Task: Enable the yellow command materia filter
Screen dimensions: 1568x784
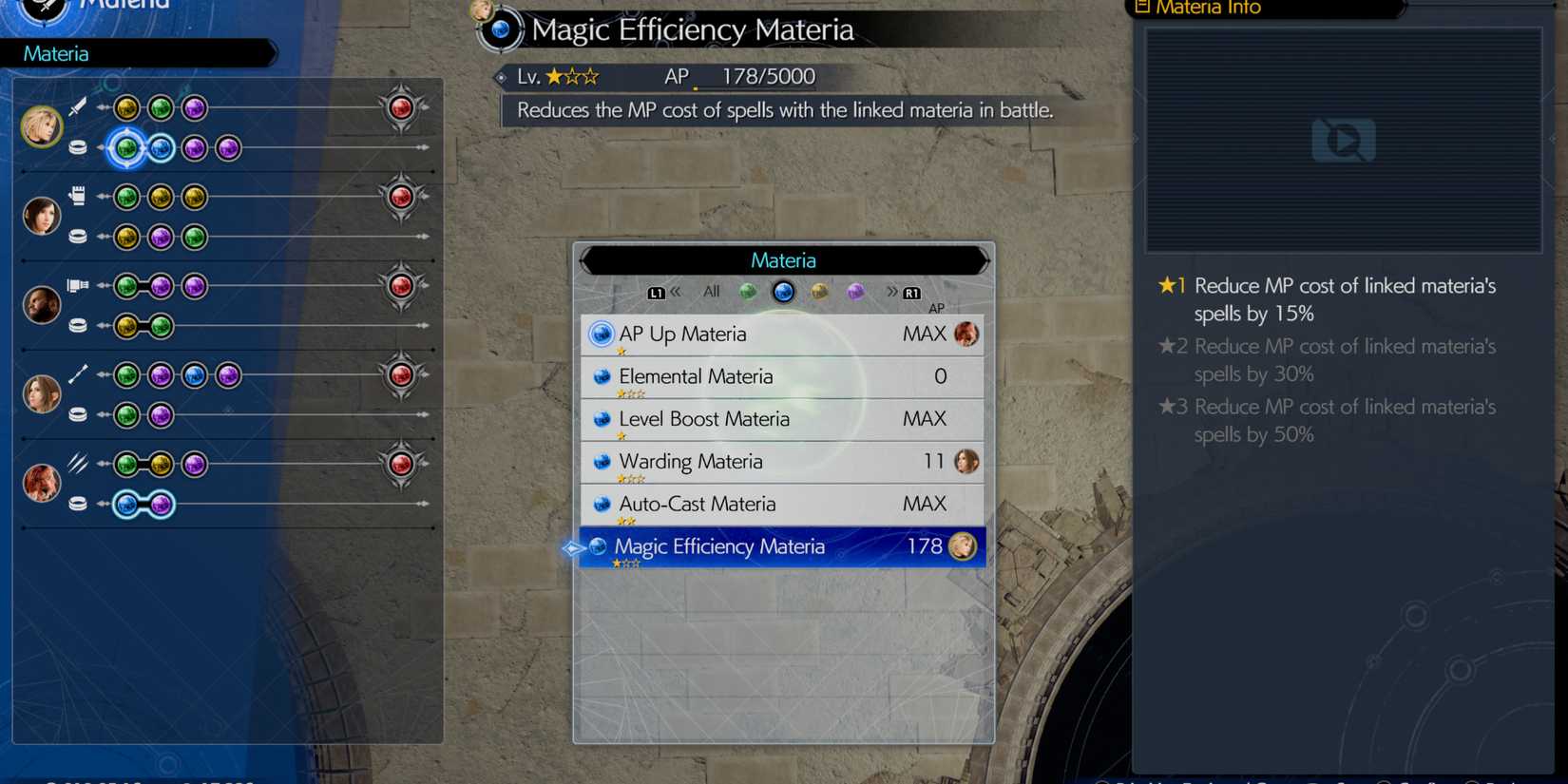Action: click(819, 292)
